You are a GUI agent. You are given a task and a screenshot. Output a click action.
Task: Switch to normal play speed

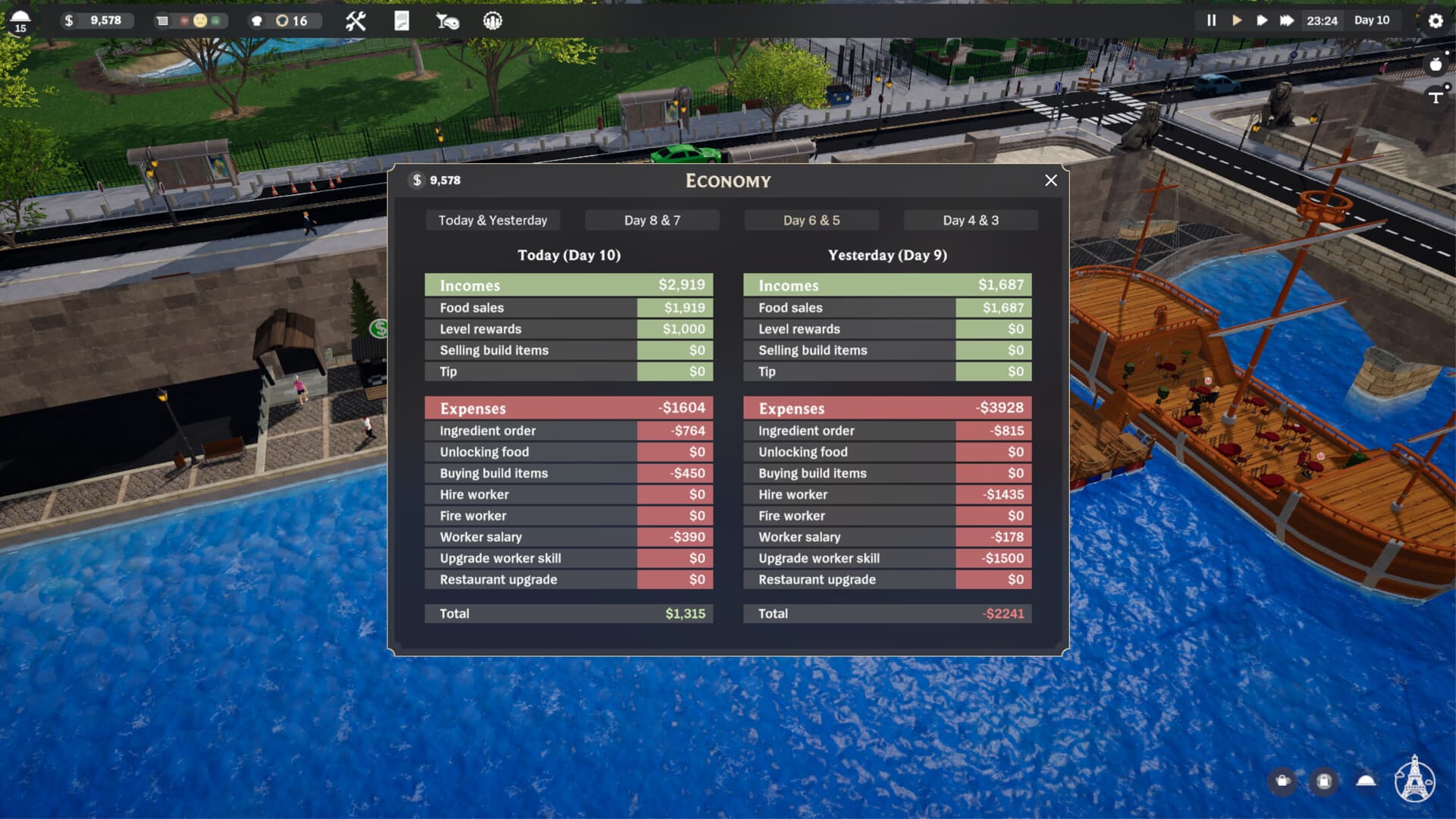pos(1239,20)
